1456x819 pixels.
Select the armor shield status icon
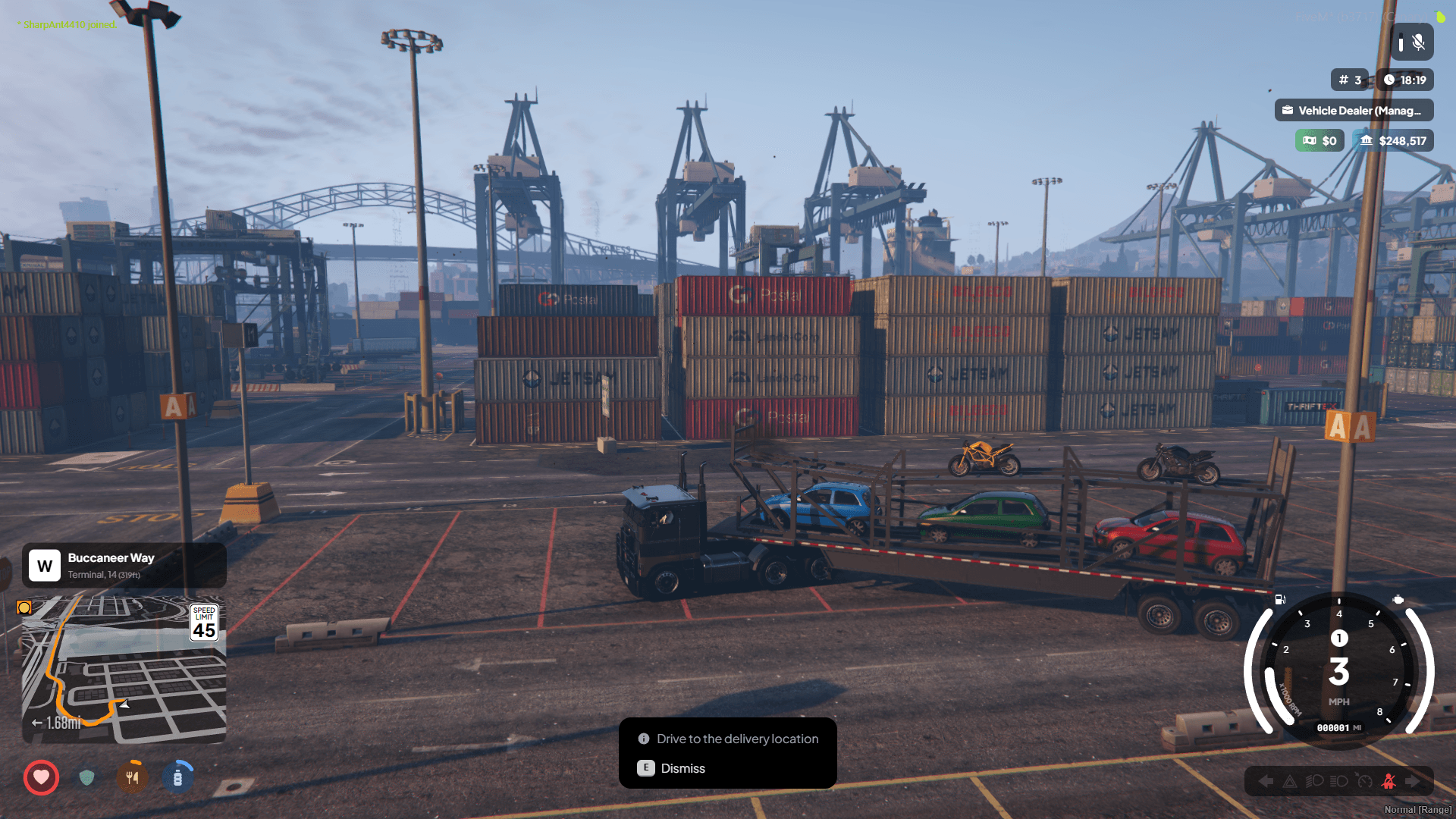point(86,777)
